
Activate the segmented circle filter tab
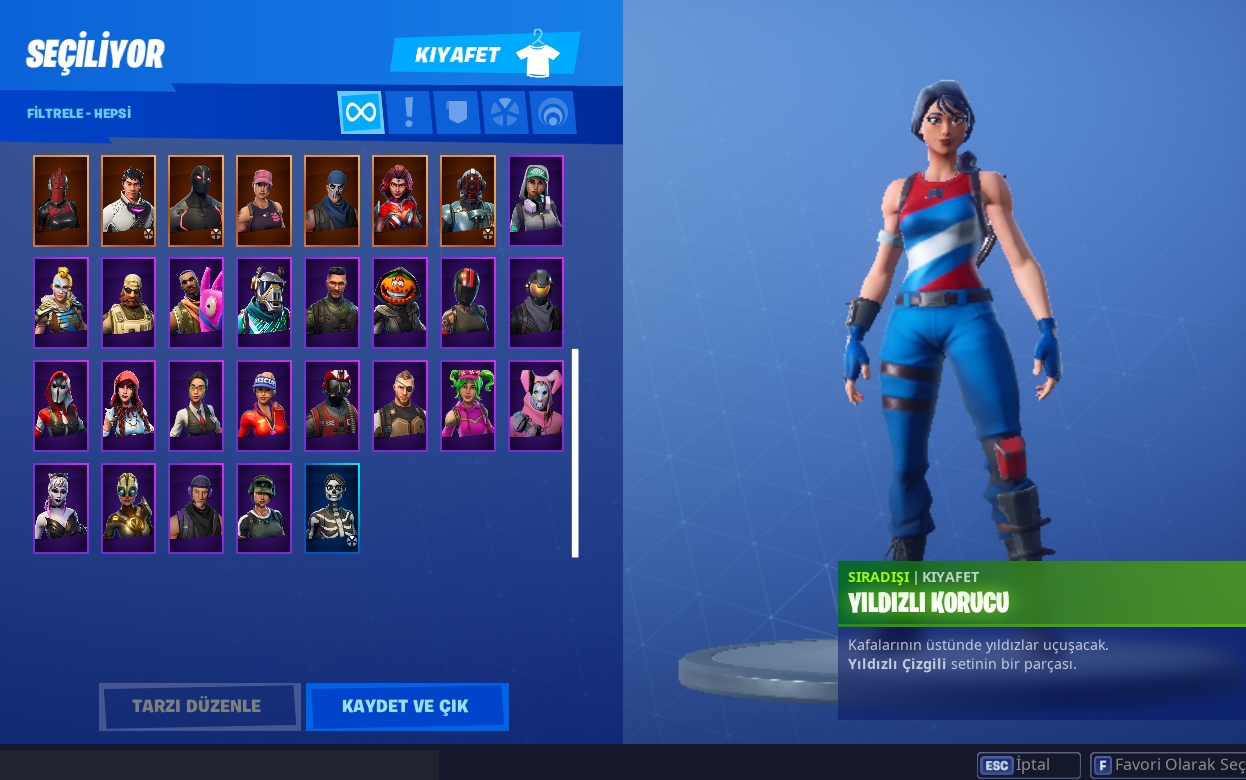[505, 112]
